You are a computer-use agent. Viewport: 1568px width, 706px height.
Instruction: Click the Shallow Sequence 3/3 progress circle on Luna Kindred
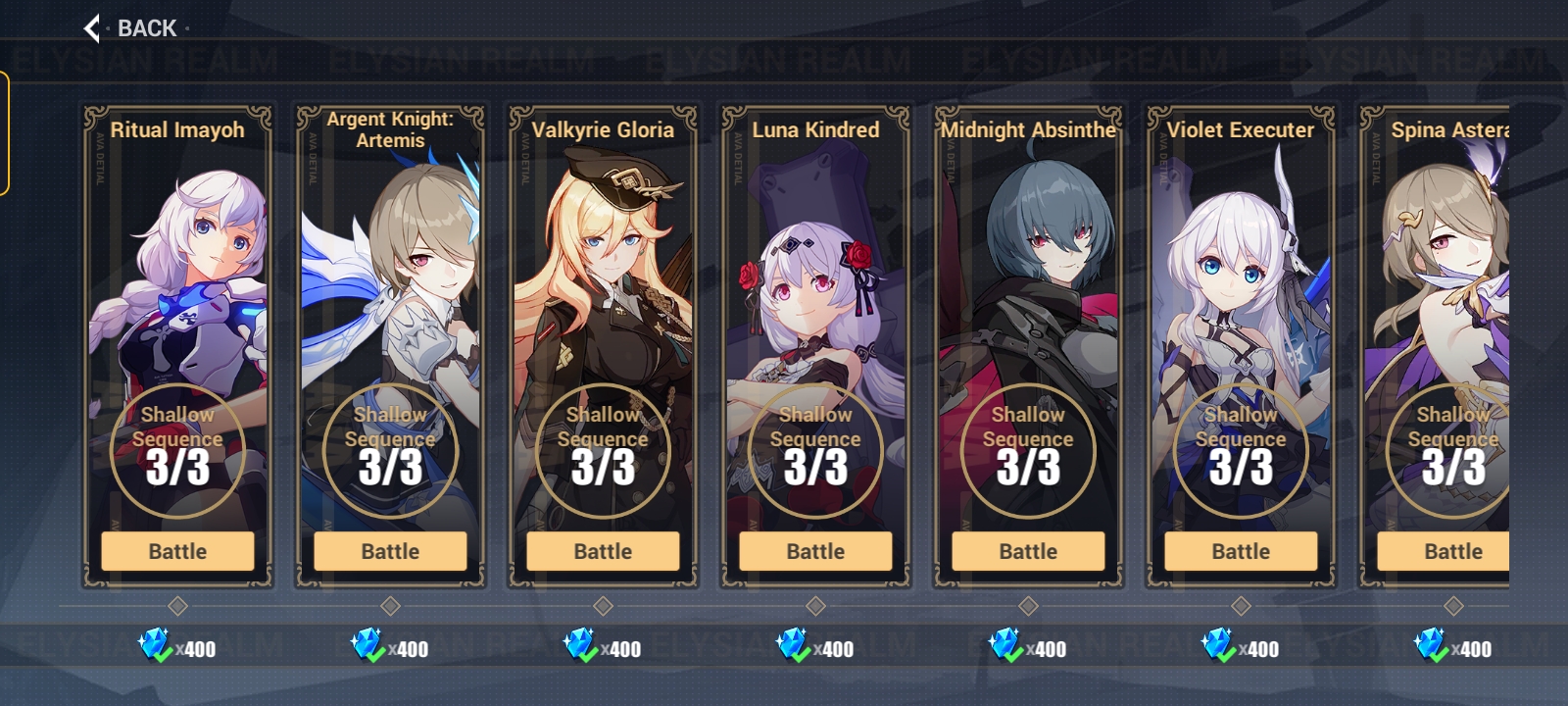[814, 449]
